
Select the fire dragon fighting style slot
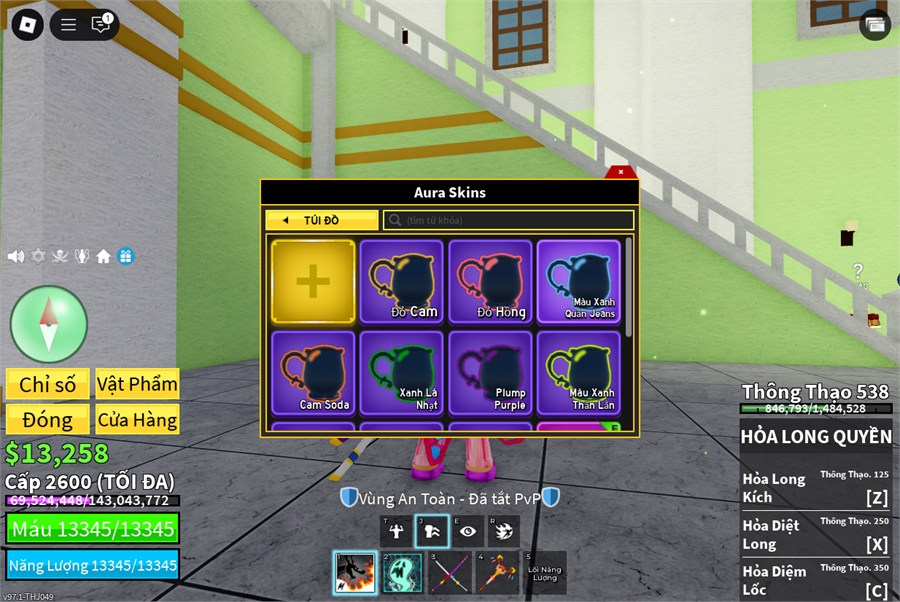click(354, 573)
